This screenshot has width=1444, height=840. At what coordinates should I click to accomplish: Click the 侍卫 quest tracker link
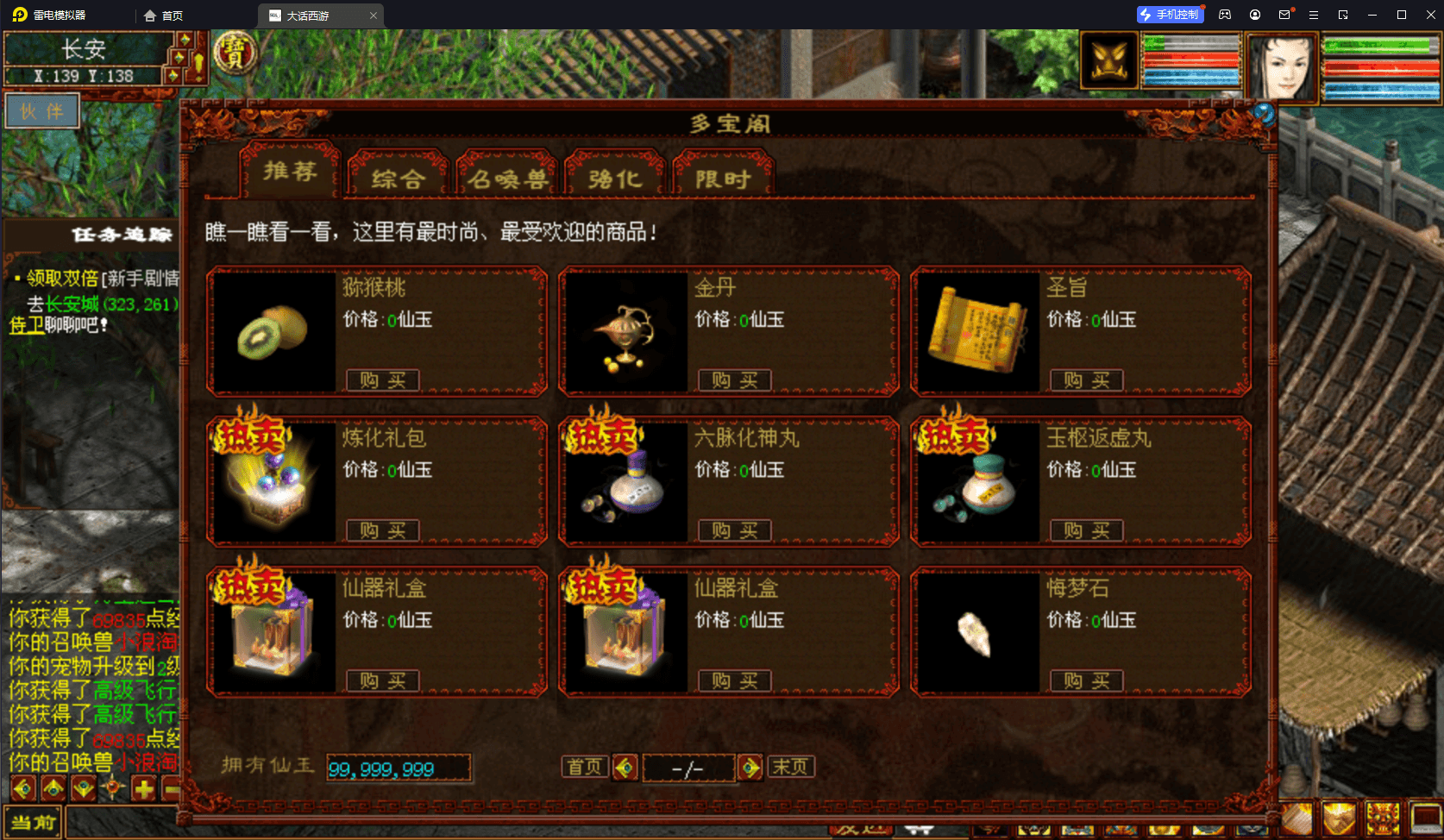tap(26, 325)
